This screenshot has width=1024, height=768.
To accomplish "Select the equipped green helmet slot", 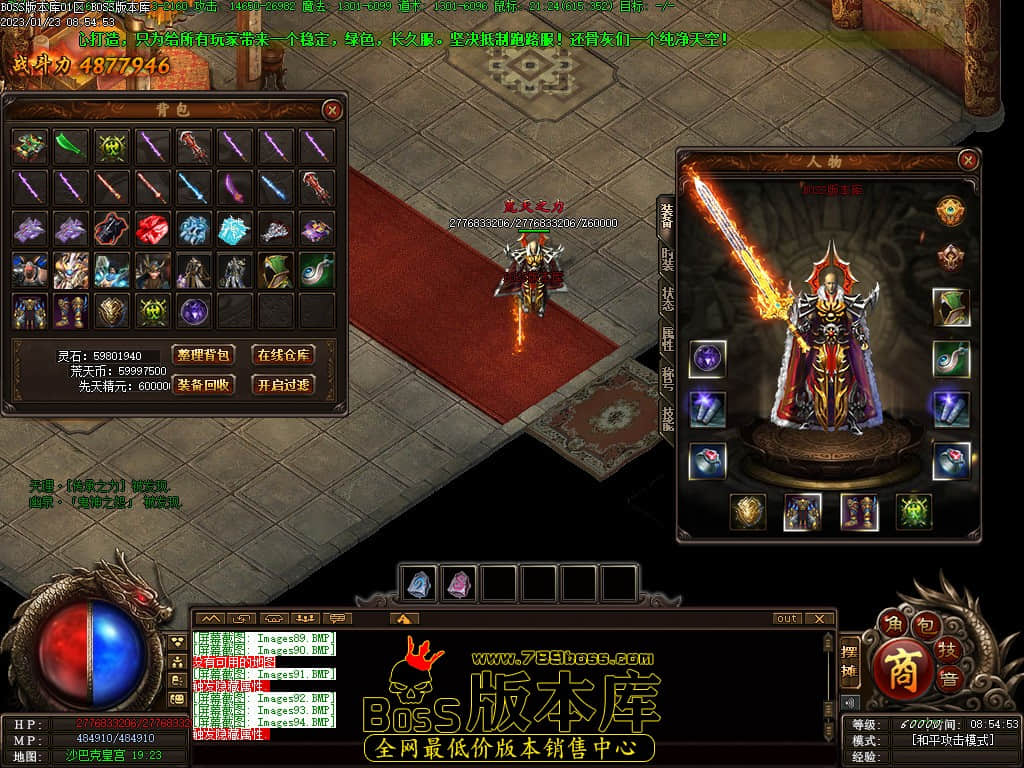I will (951, 308).
